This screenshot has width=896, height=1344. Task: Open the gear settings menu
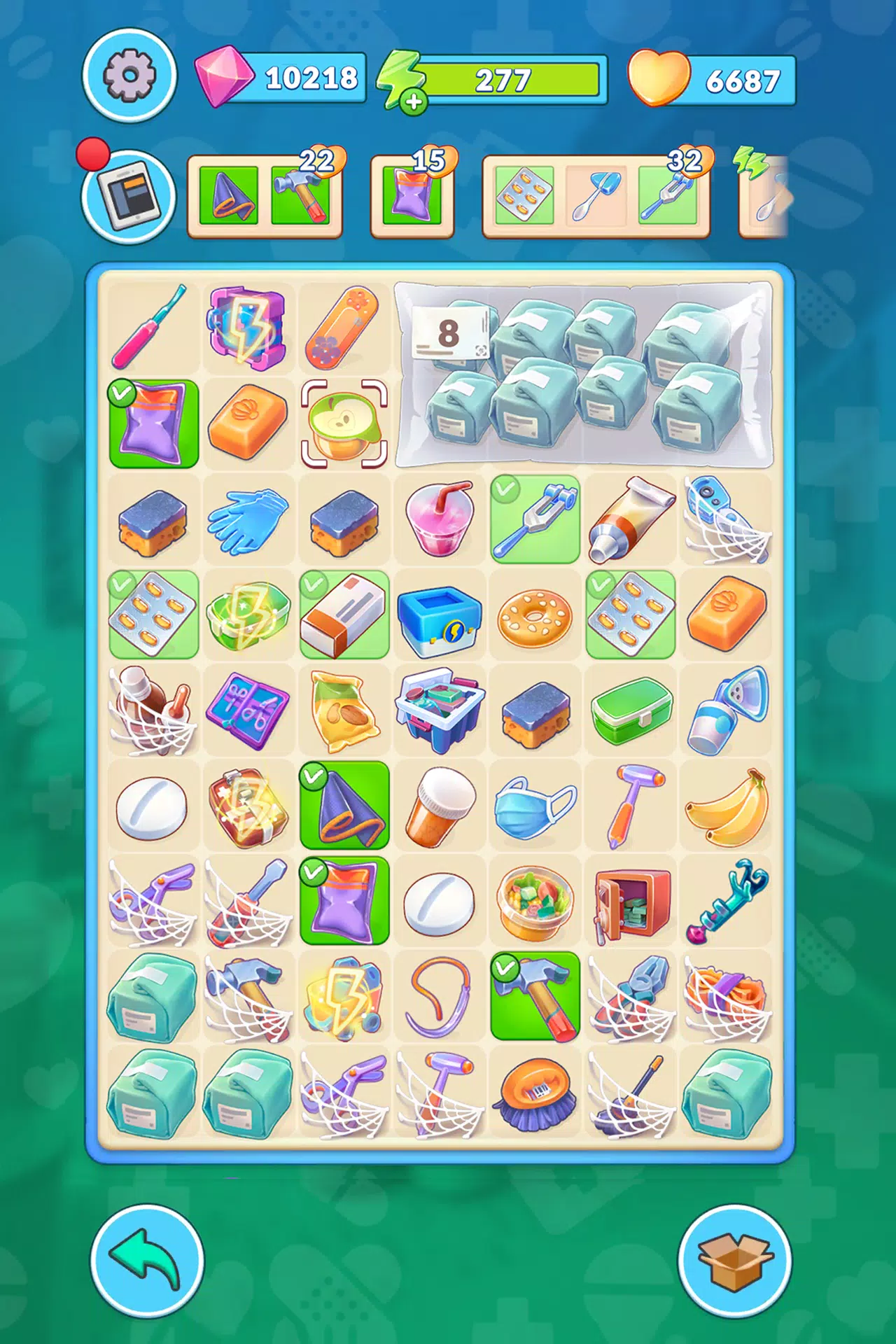[129, 76]
